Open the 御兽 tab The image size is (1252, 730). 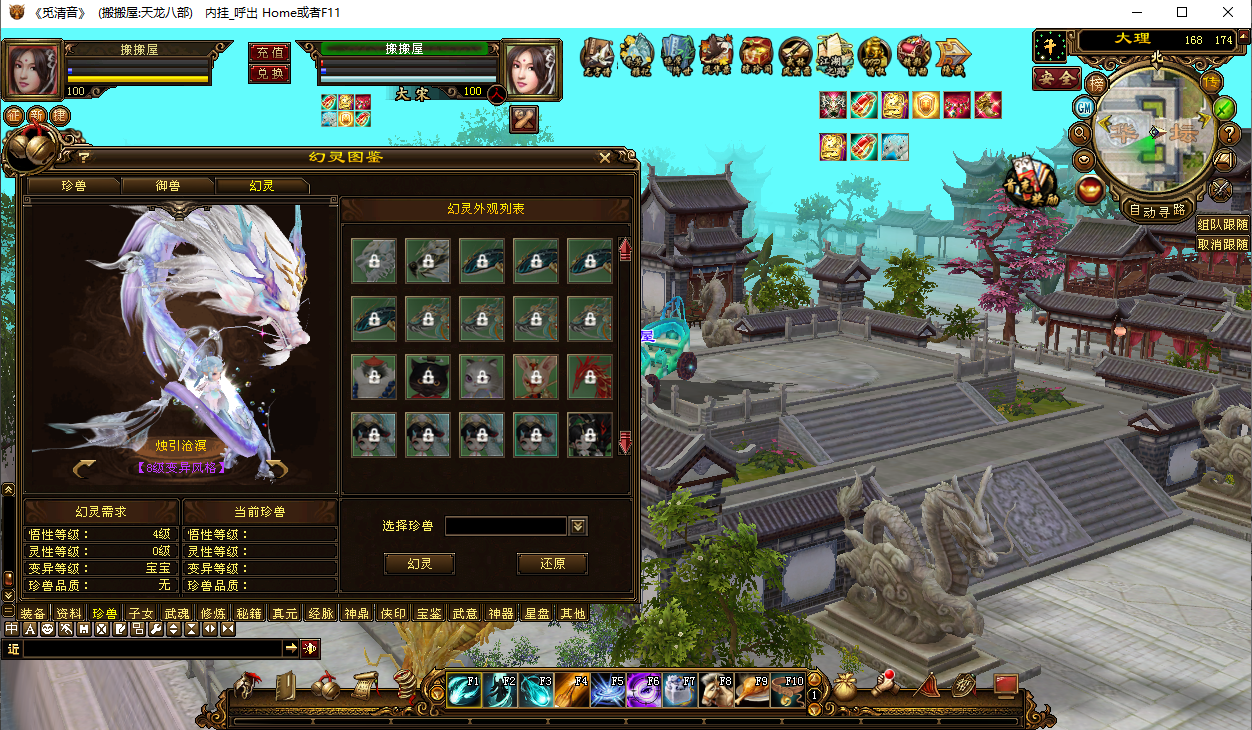pyautogui.click(x=168, y=186)
